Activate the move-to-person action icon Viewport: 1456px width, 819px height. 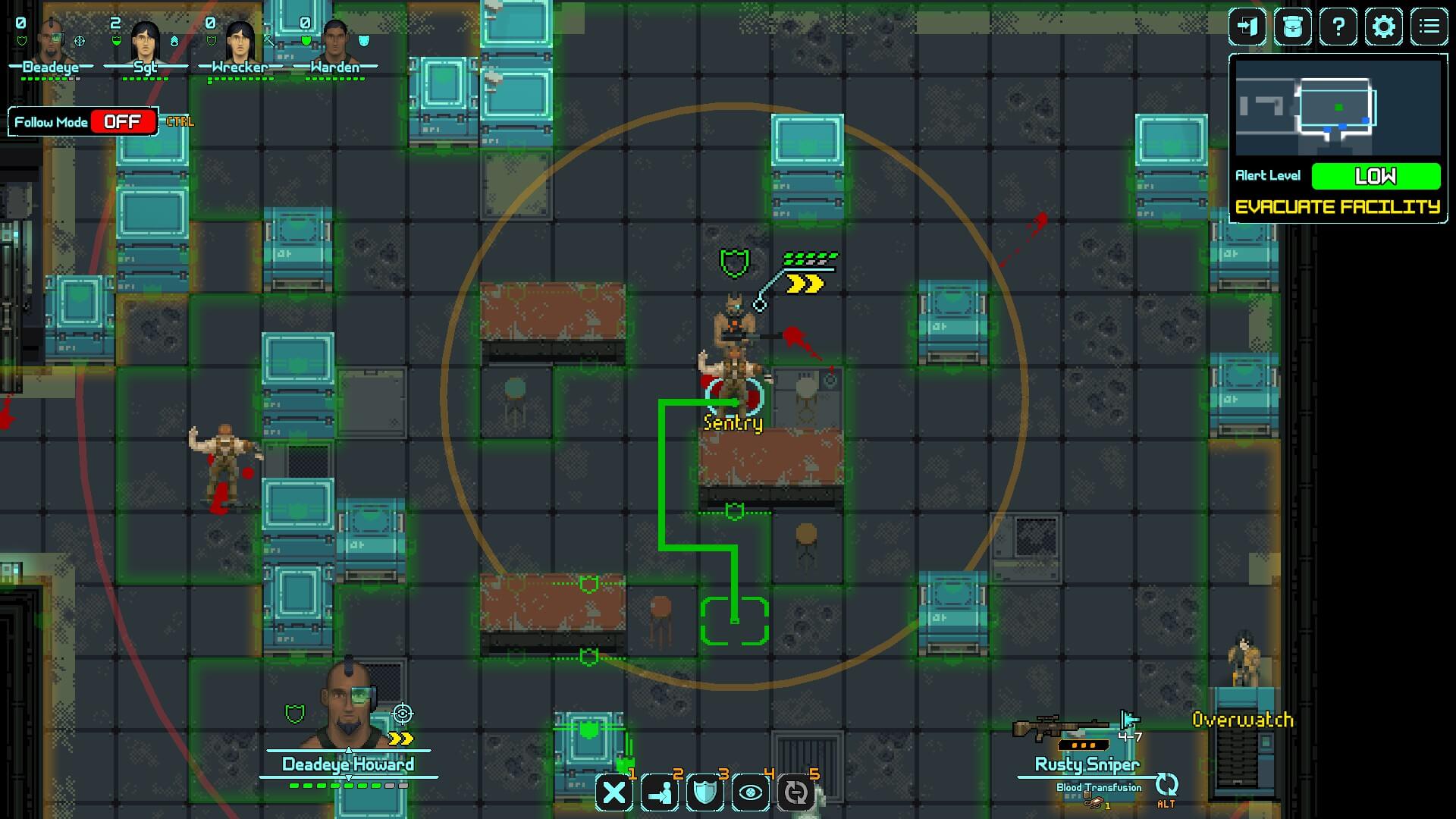(660, 793)
